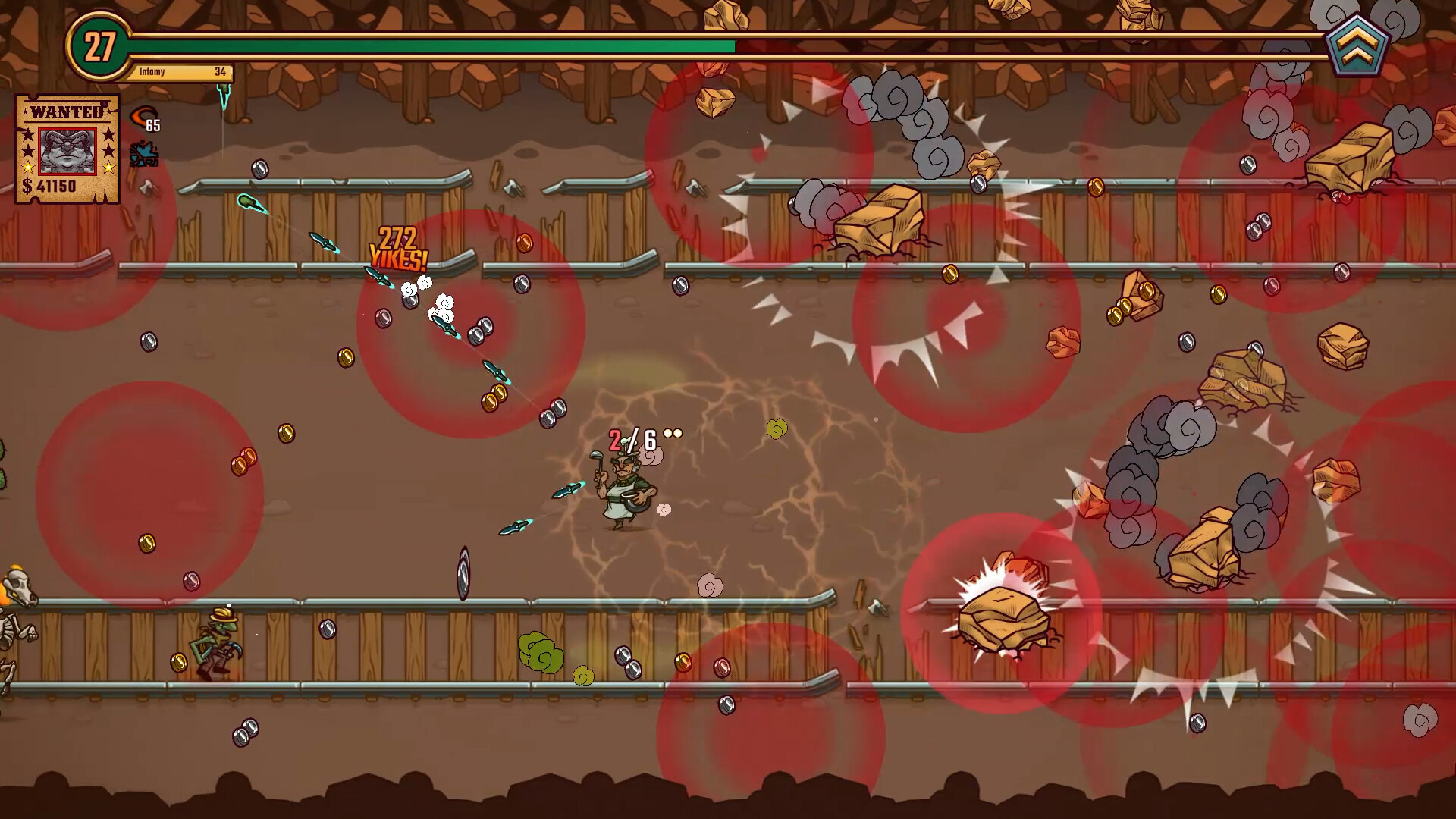
Task: Click the level 27 badge
Action: pos(99,45)
